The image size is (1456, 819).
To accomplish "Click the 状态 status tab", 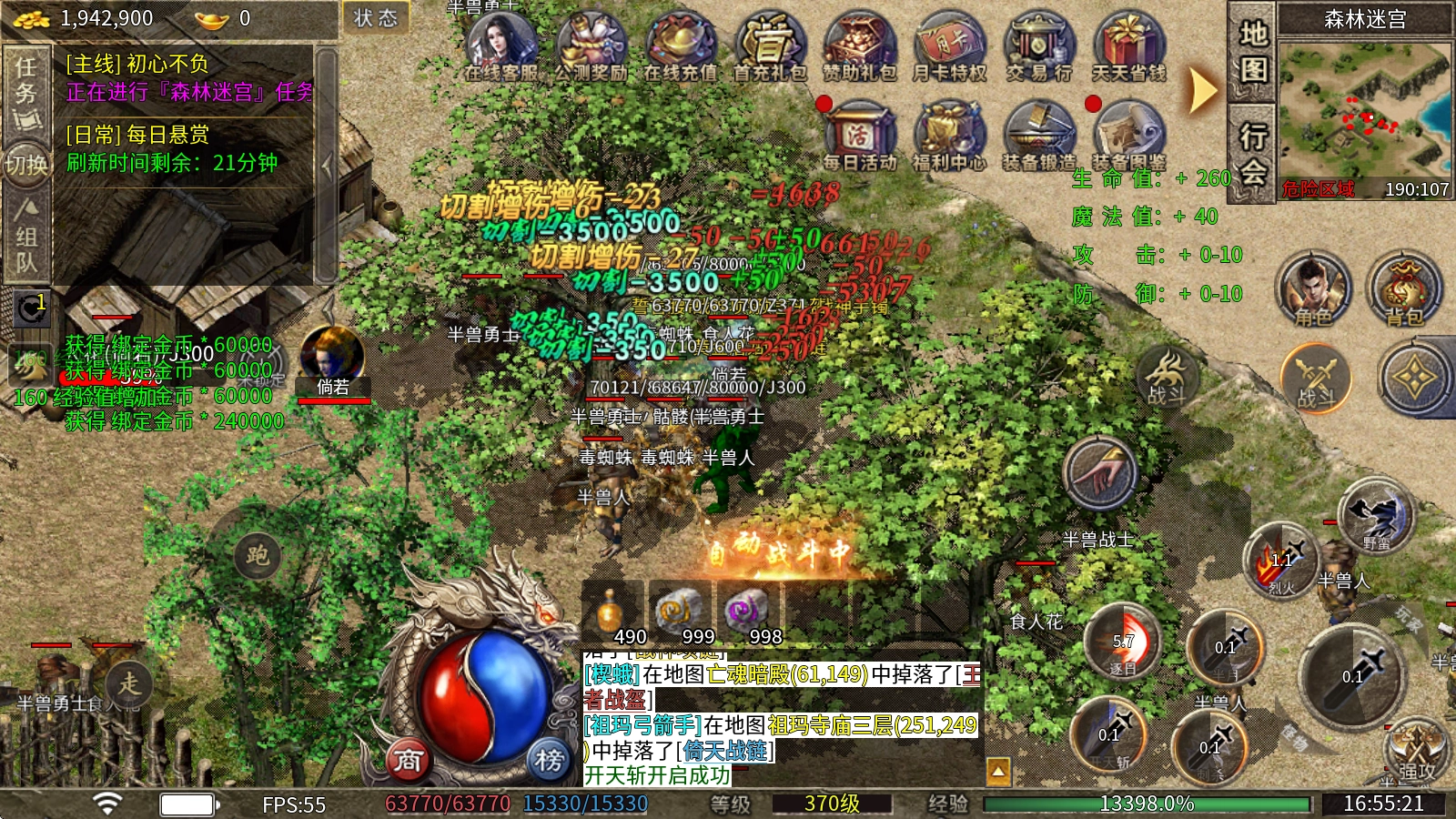I will 375,18.
